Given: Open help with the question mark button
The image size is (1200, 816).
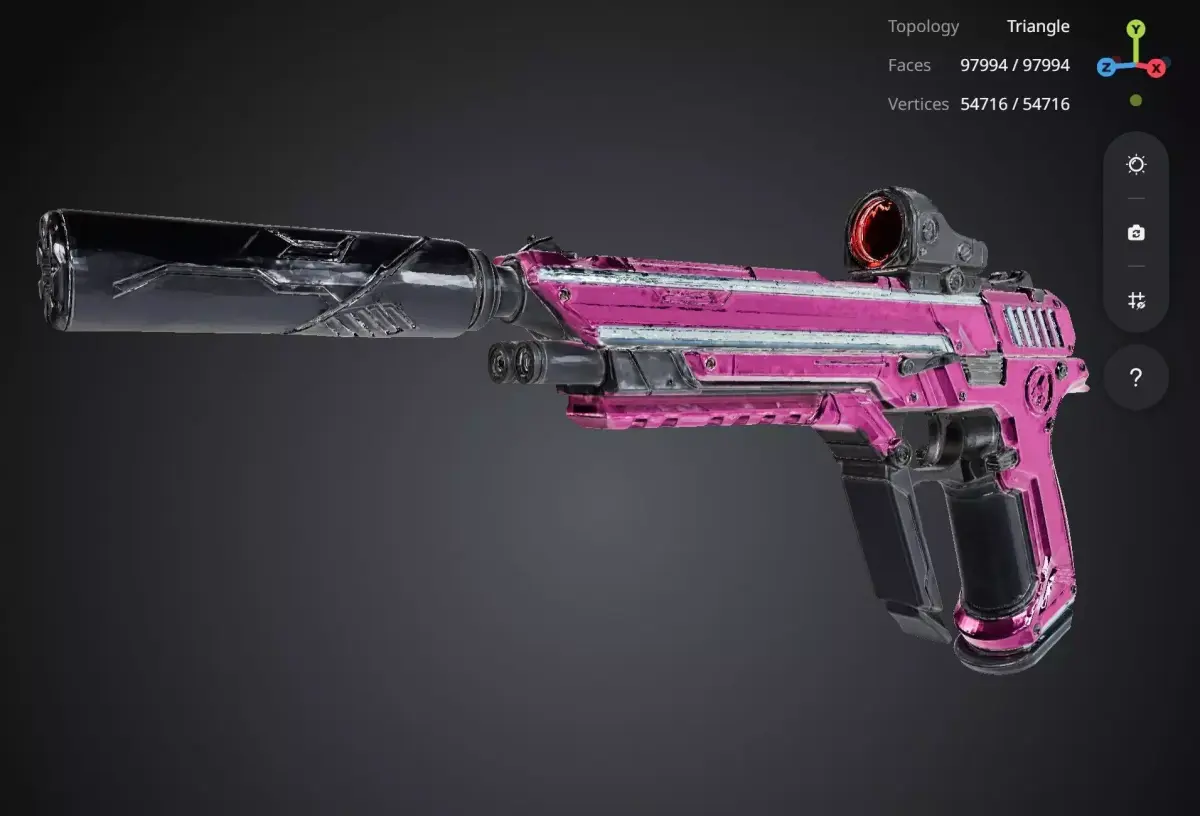Looking at the screenshot, I should coord(1136,378).
